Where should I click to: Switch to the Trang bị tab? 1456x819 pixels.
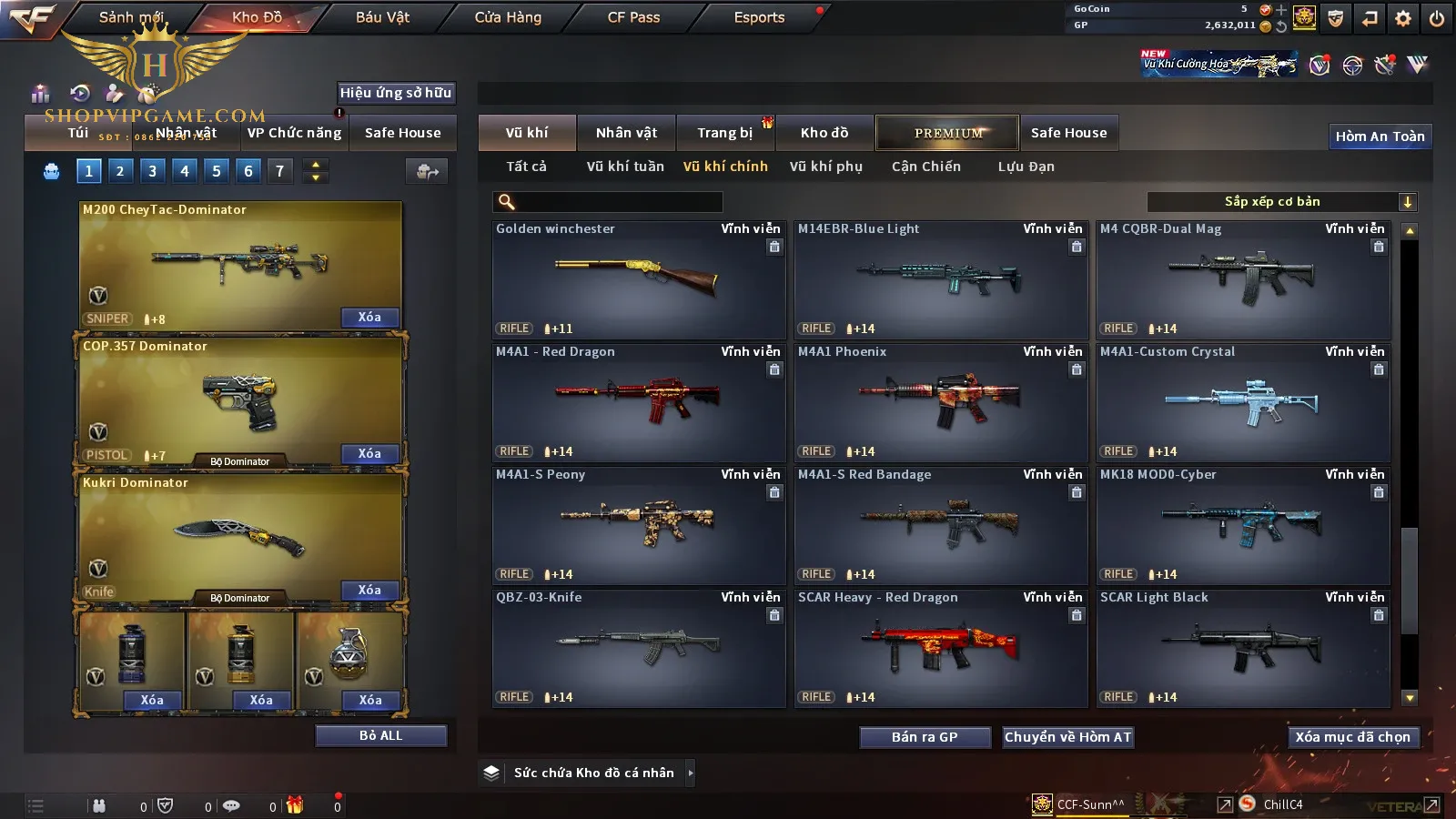tap(724, 133)
